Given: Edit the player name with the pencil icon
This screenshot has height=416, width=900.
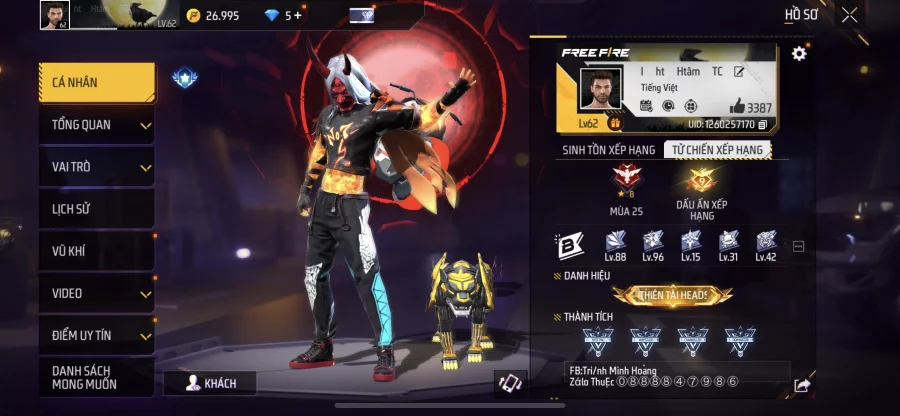Looking at the screenshot, I should [739, 72].
